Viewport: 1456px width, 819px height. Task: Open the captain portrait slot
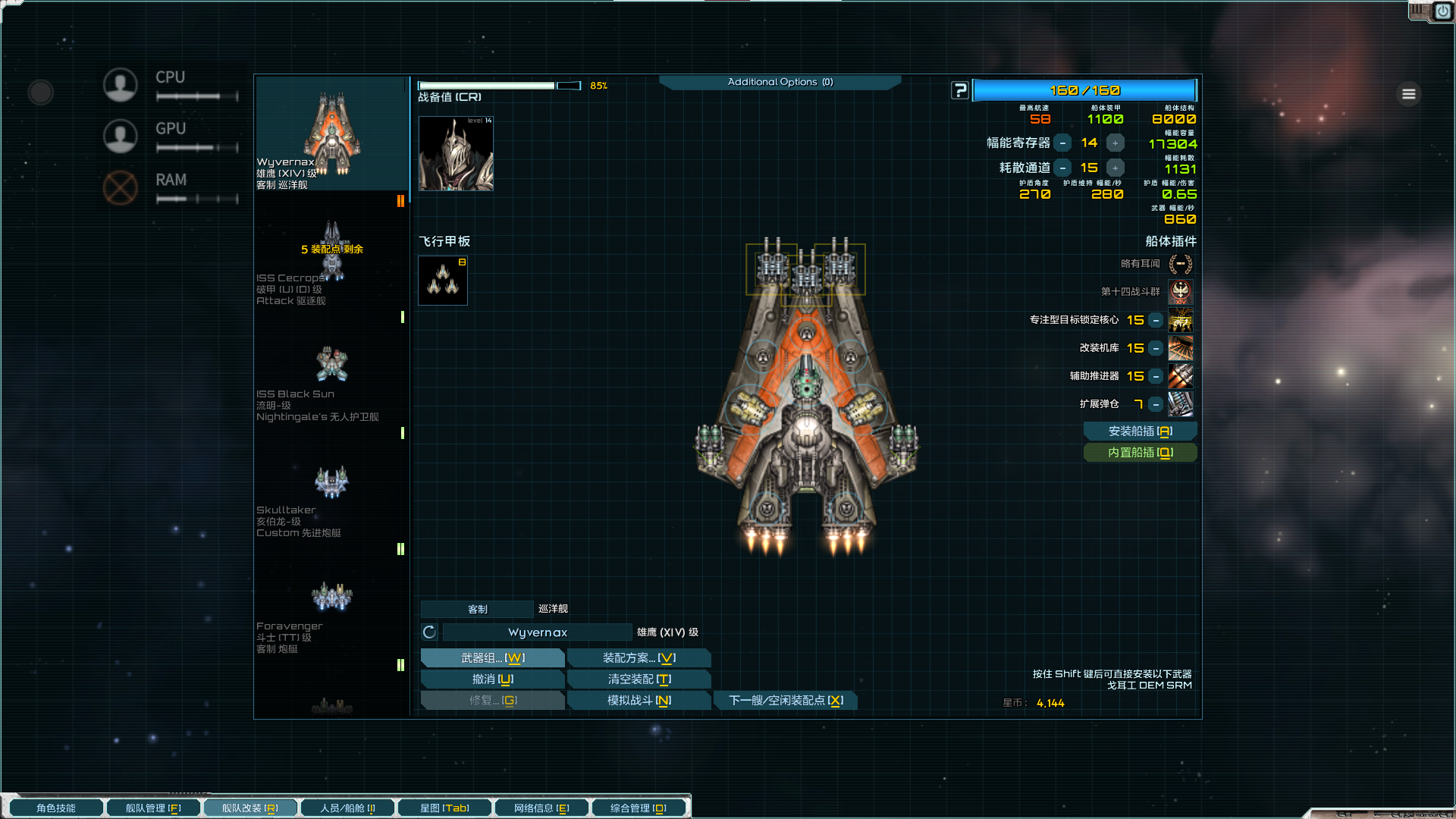point(456,154)
